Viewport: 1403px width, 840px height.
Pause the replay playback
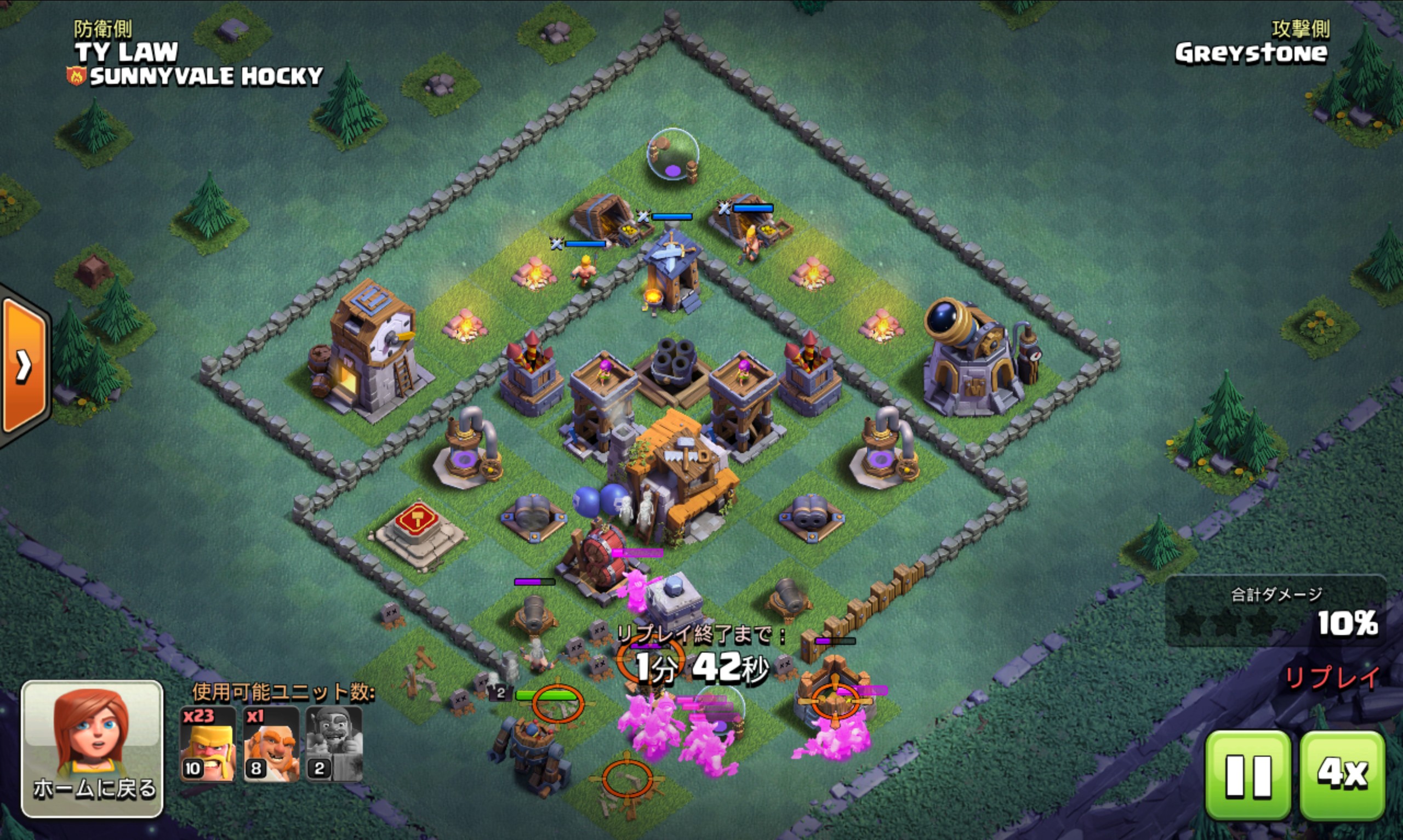click(x=1247, y=774)
